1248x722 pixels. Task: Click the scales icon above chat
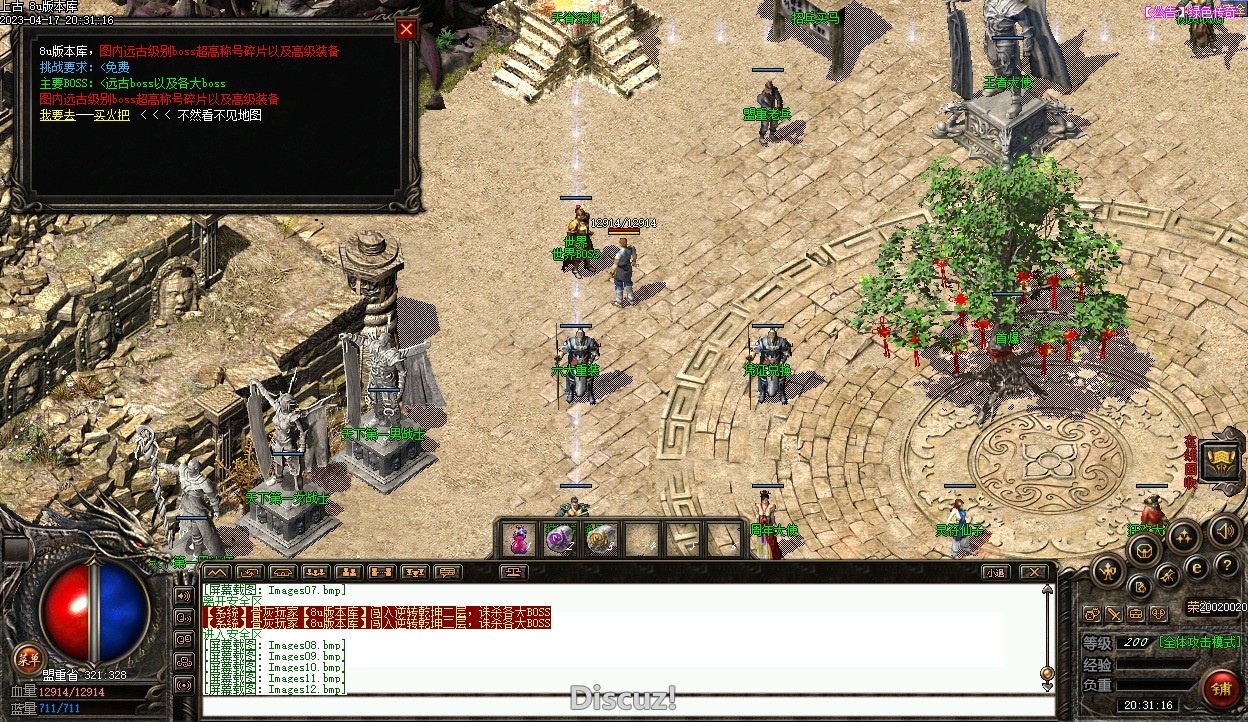514,573
